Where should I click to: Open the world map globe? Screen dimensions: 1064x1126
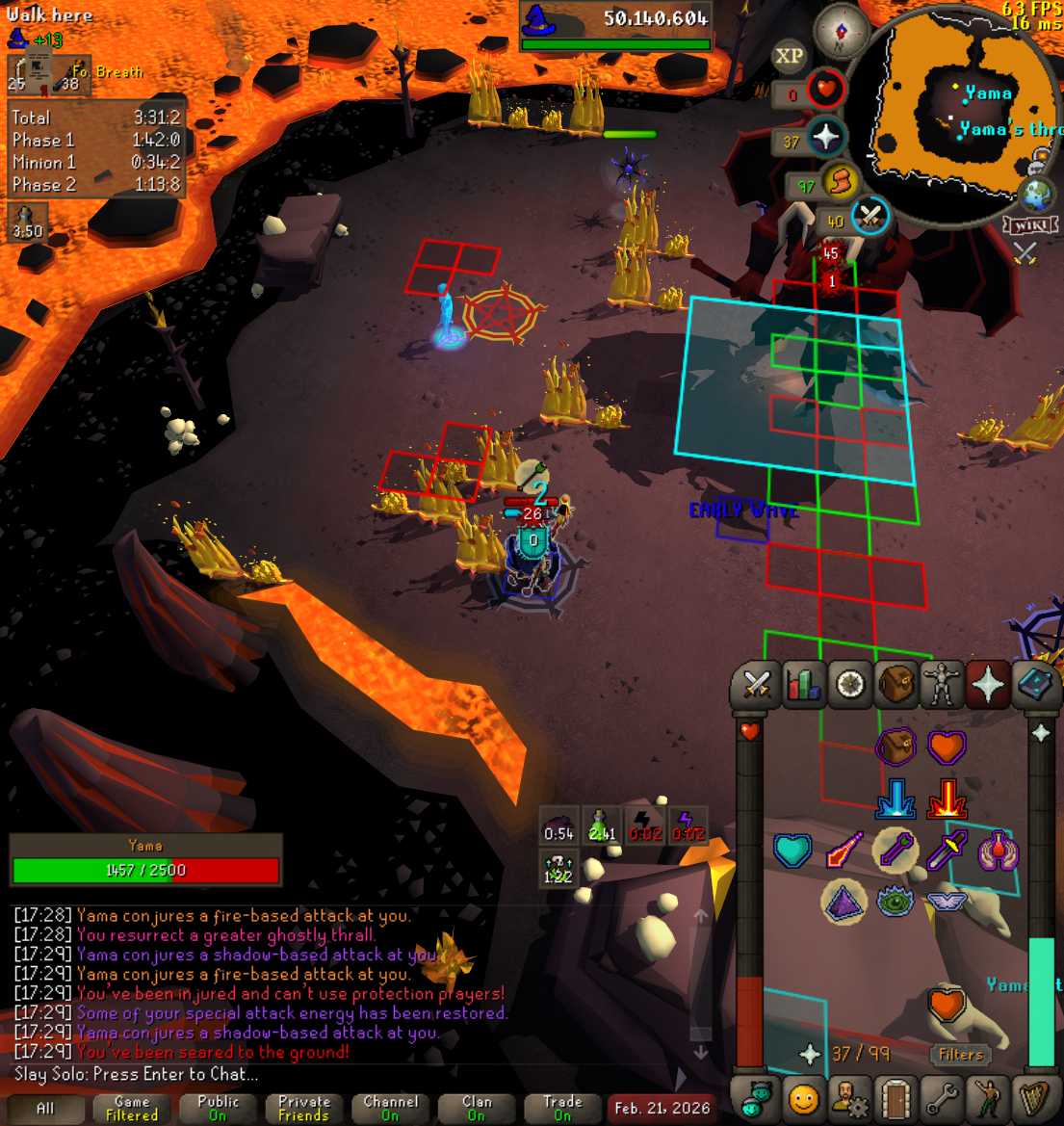coord(1038,195)
